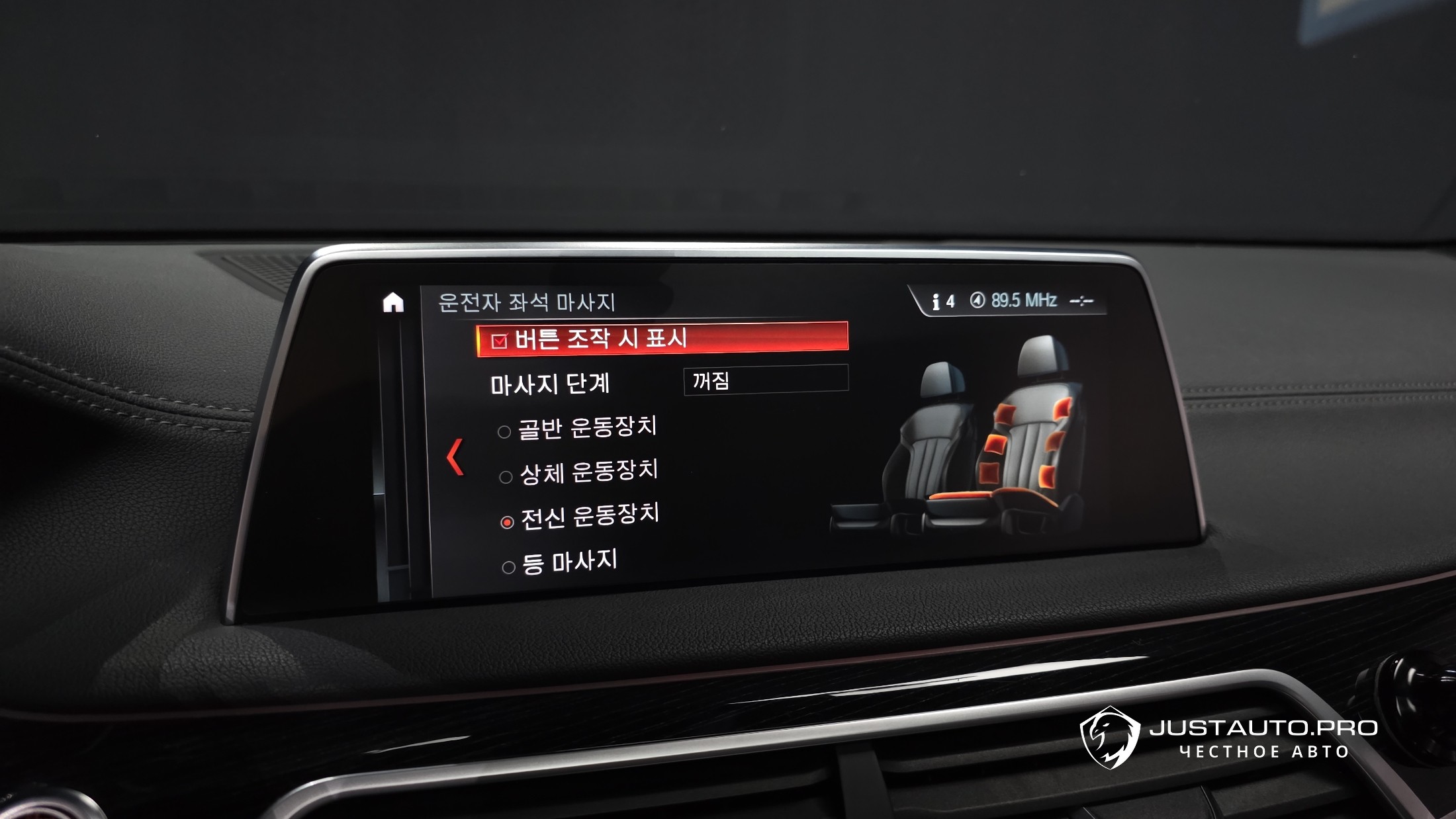This screenshot has width=1456, height=819.
Task: Go to the home screen icon
Action: pos(393,303)
